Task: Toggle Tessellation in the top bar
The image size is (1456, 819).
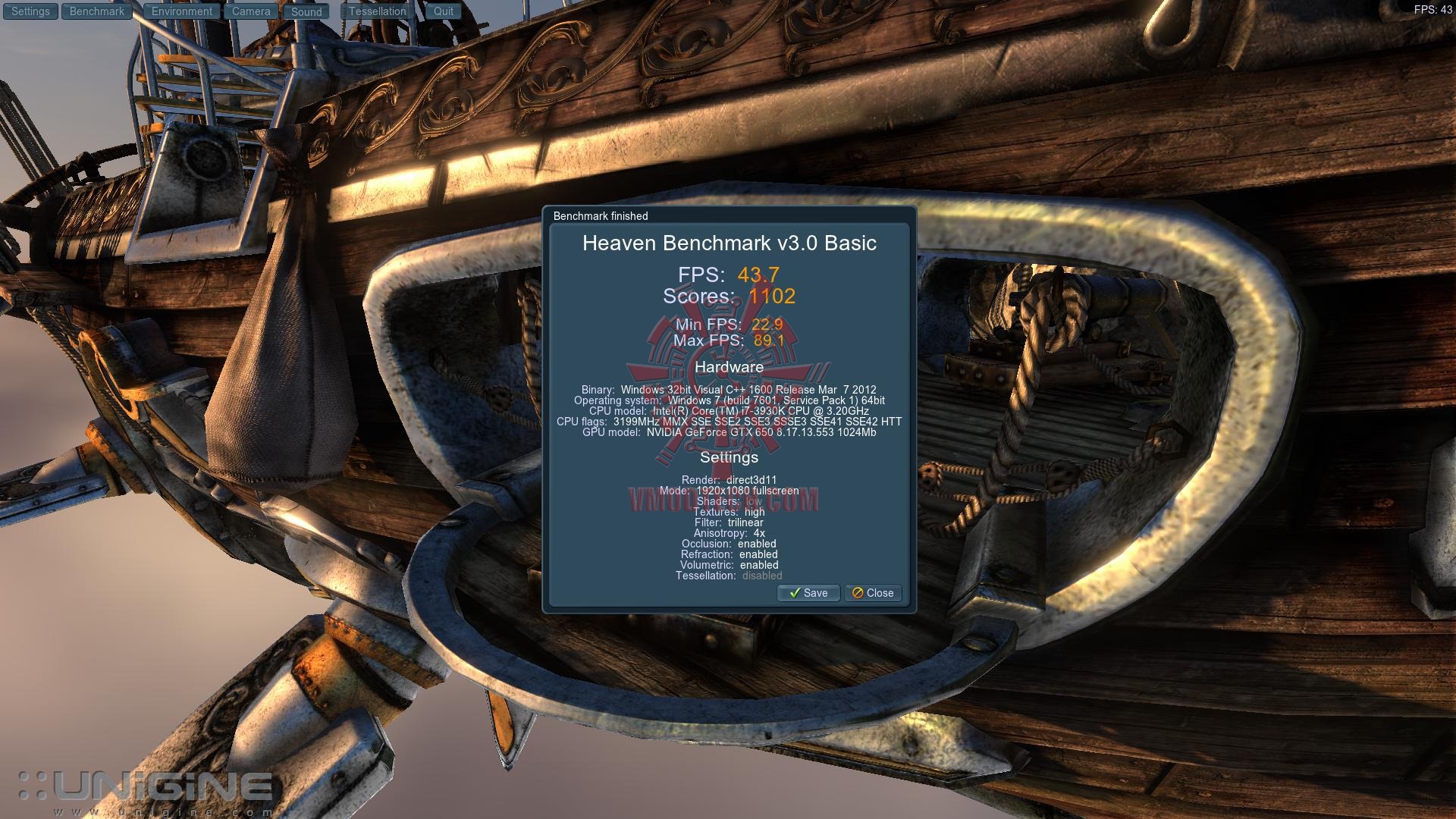Action: click(378, 11)
